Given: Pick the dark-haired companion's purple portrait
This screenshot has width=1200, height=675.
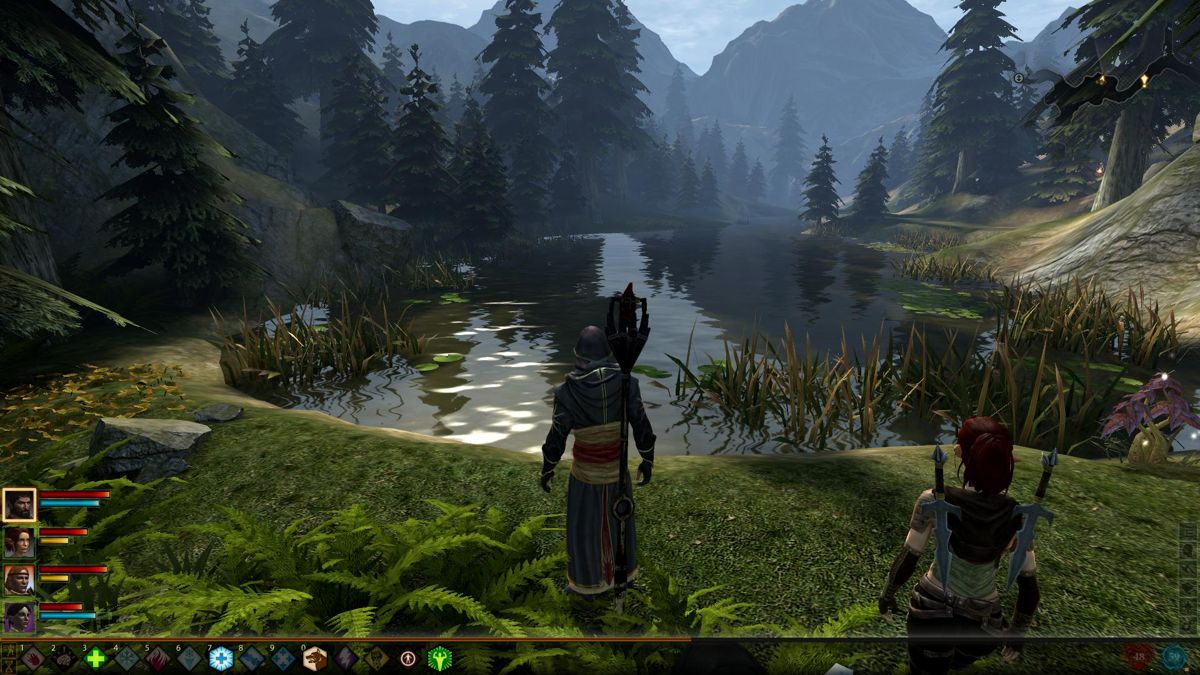Looking at the screenshot, I should click(19, 616).
